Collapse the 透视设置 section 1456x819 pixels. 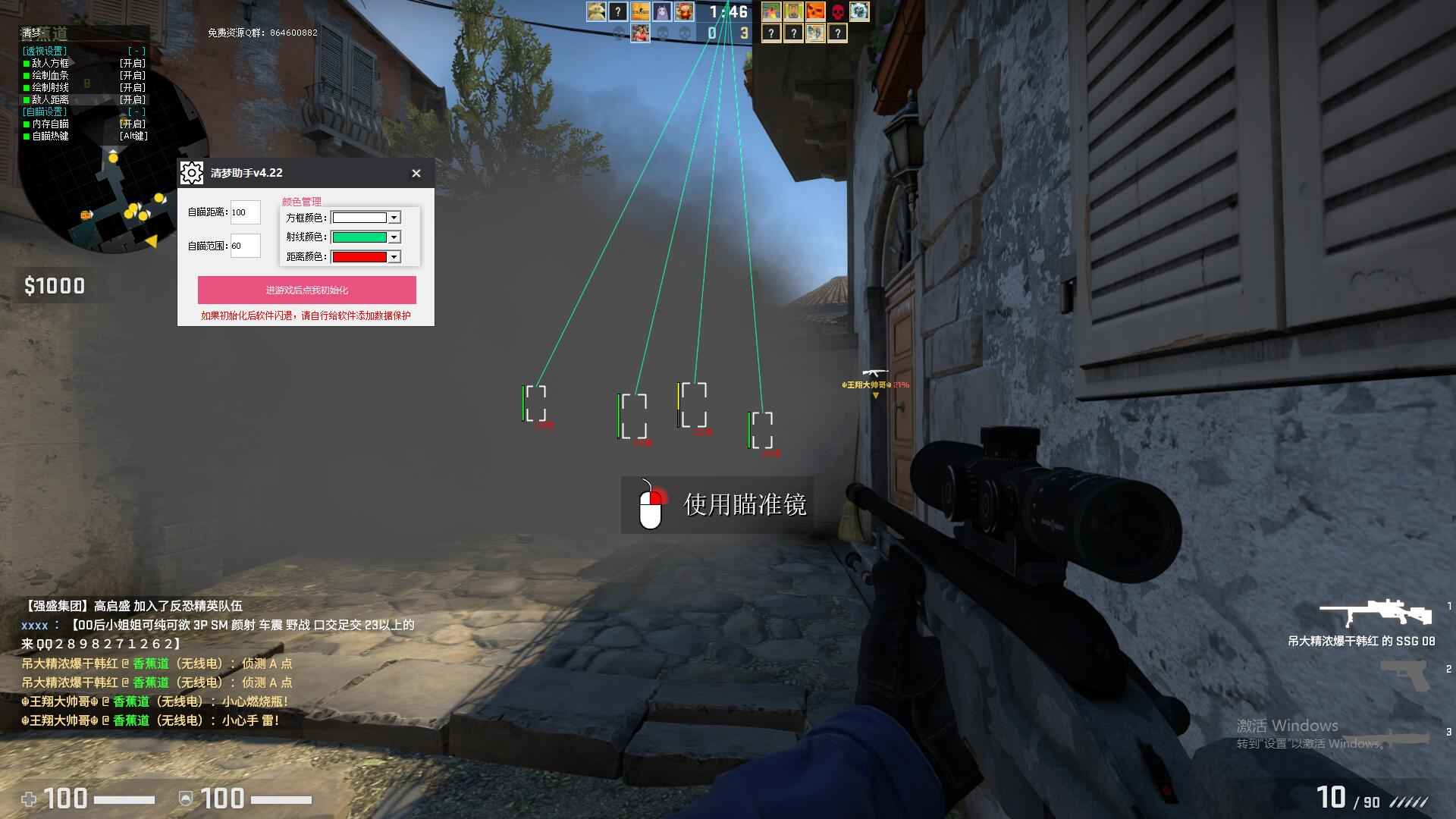pos(136,49)
